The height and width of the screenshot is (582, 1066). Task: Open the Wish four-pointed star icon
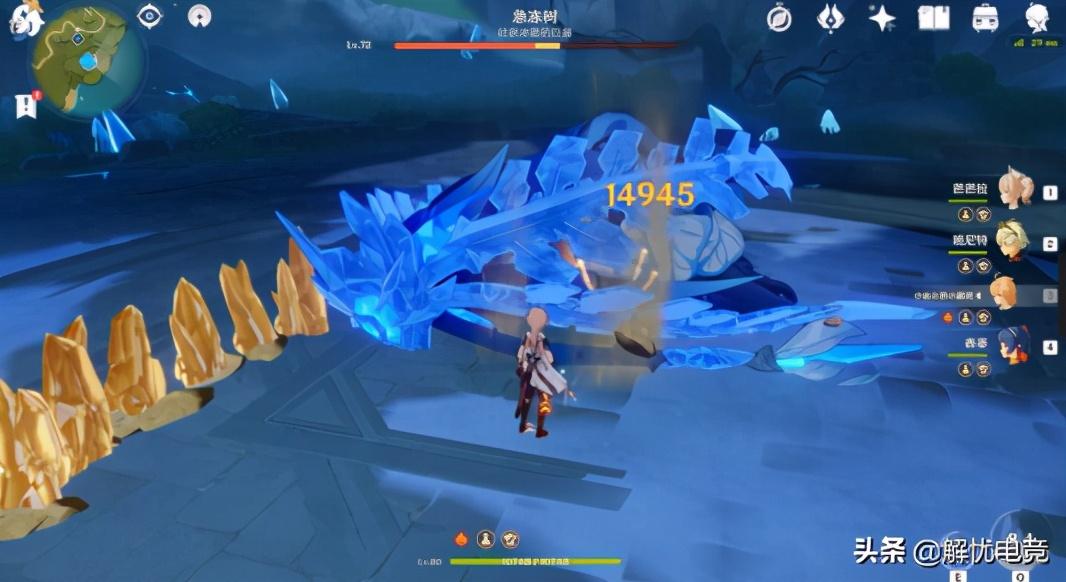pyautogui.click(x=882, y=17)
